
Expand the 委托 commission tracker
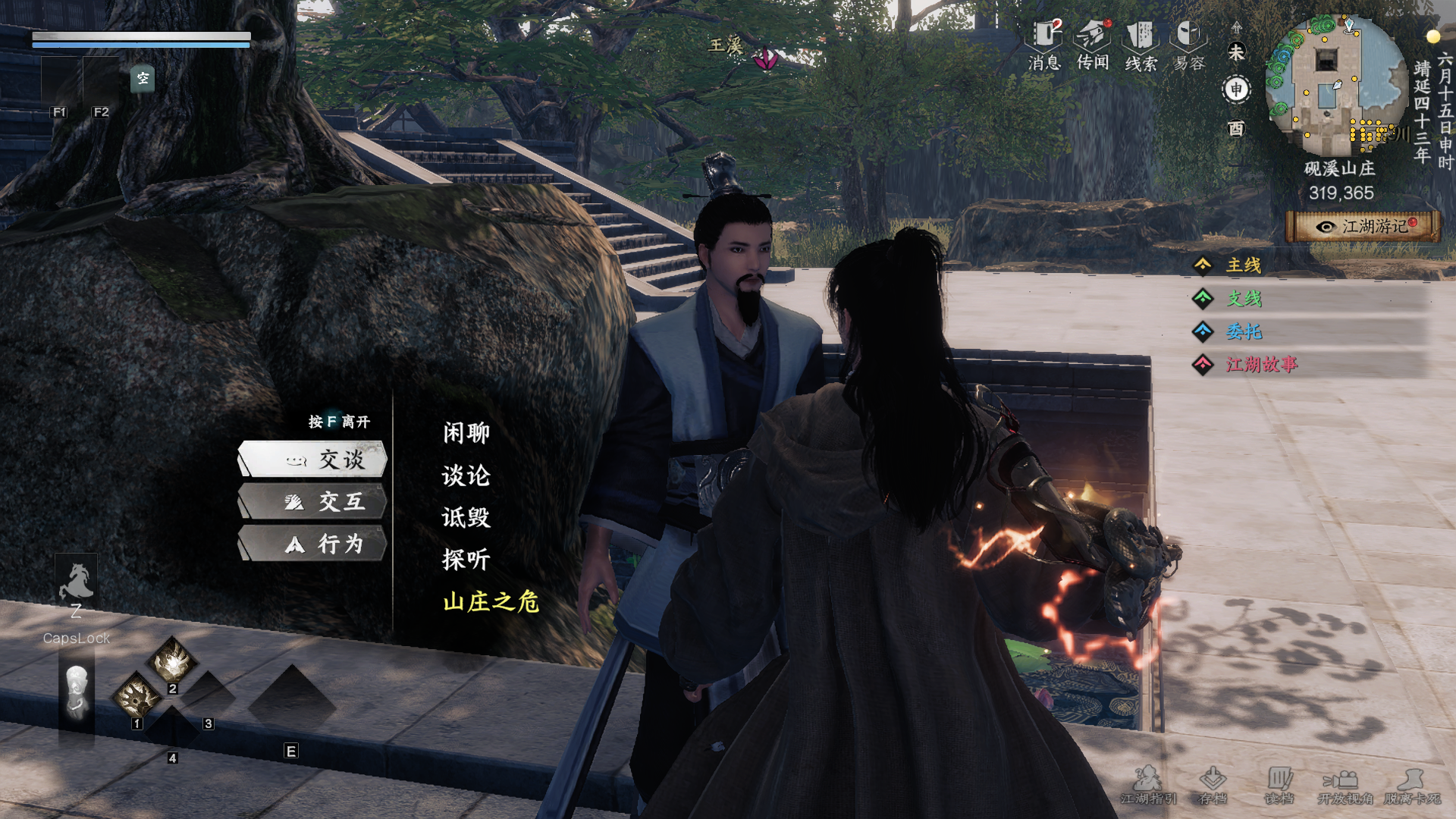pyautogui.click(x=1244, y=331)
